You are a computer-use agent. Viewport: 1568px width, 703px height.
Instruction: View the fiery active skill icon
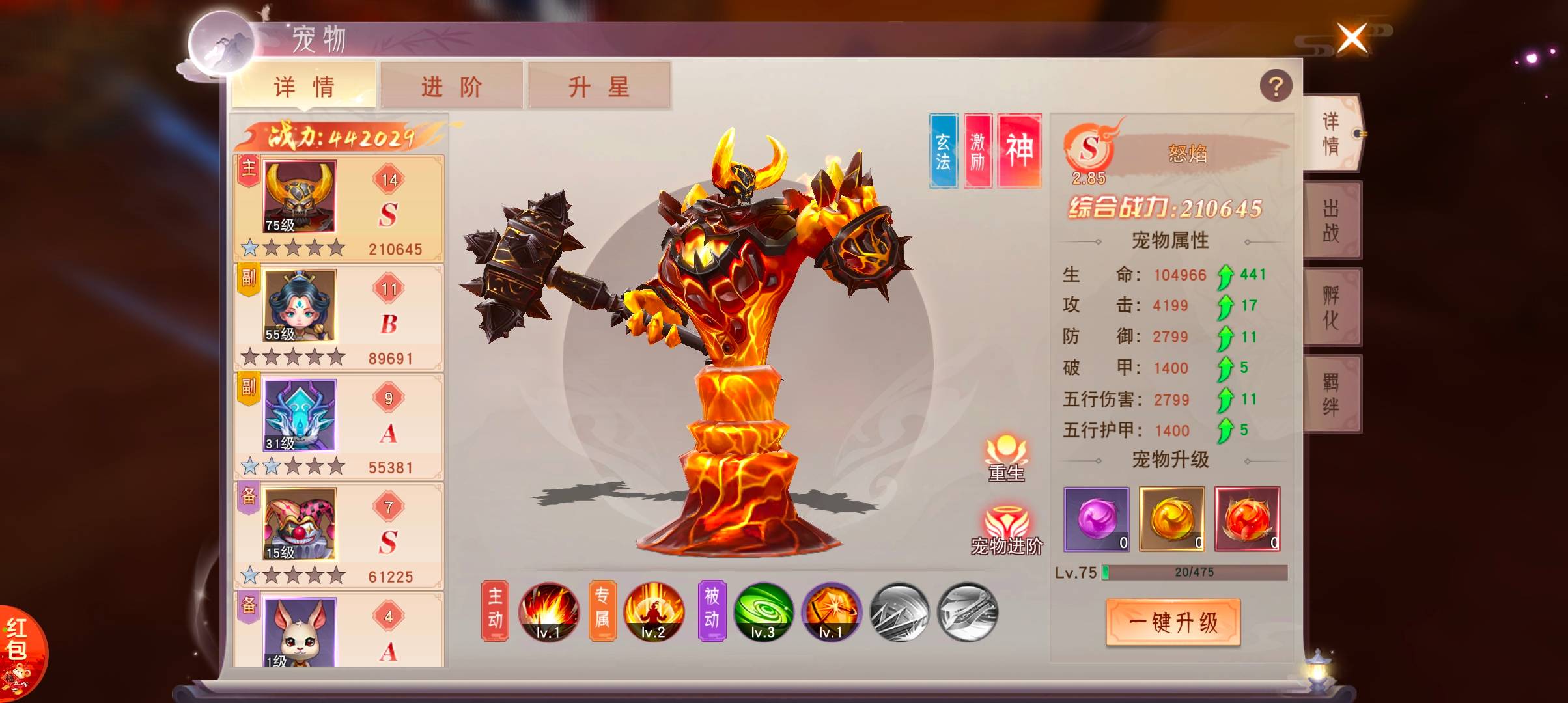click(x=548, y=612)
